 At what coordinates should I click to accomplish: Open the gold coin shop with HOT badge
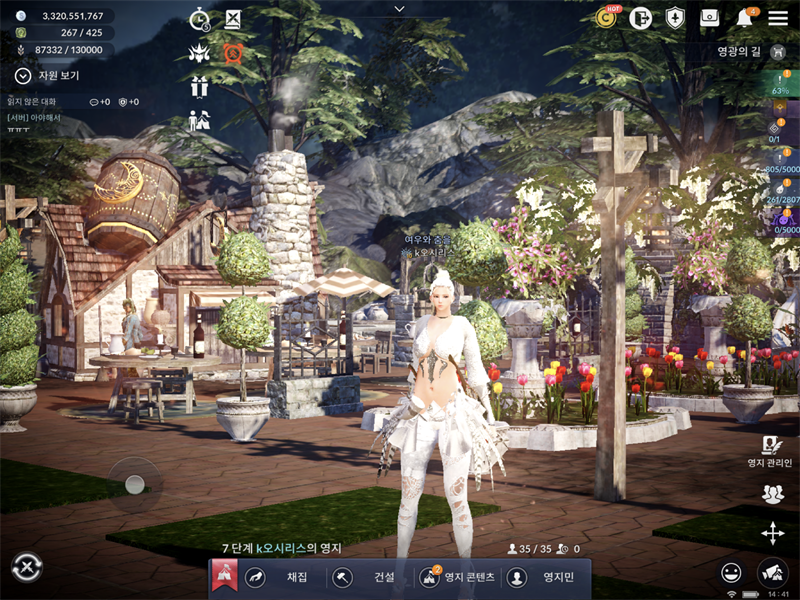pos(607,17)
